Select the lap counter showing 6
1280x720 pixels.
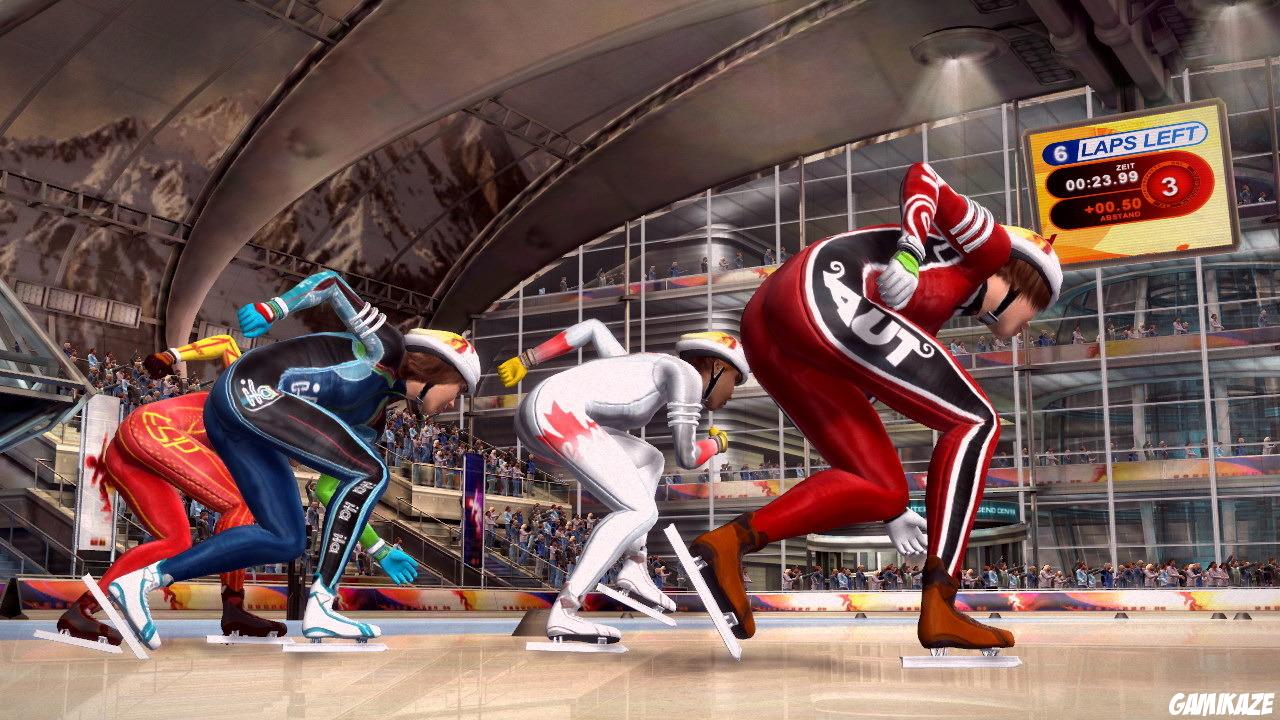(1061, 150)
